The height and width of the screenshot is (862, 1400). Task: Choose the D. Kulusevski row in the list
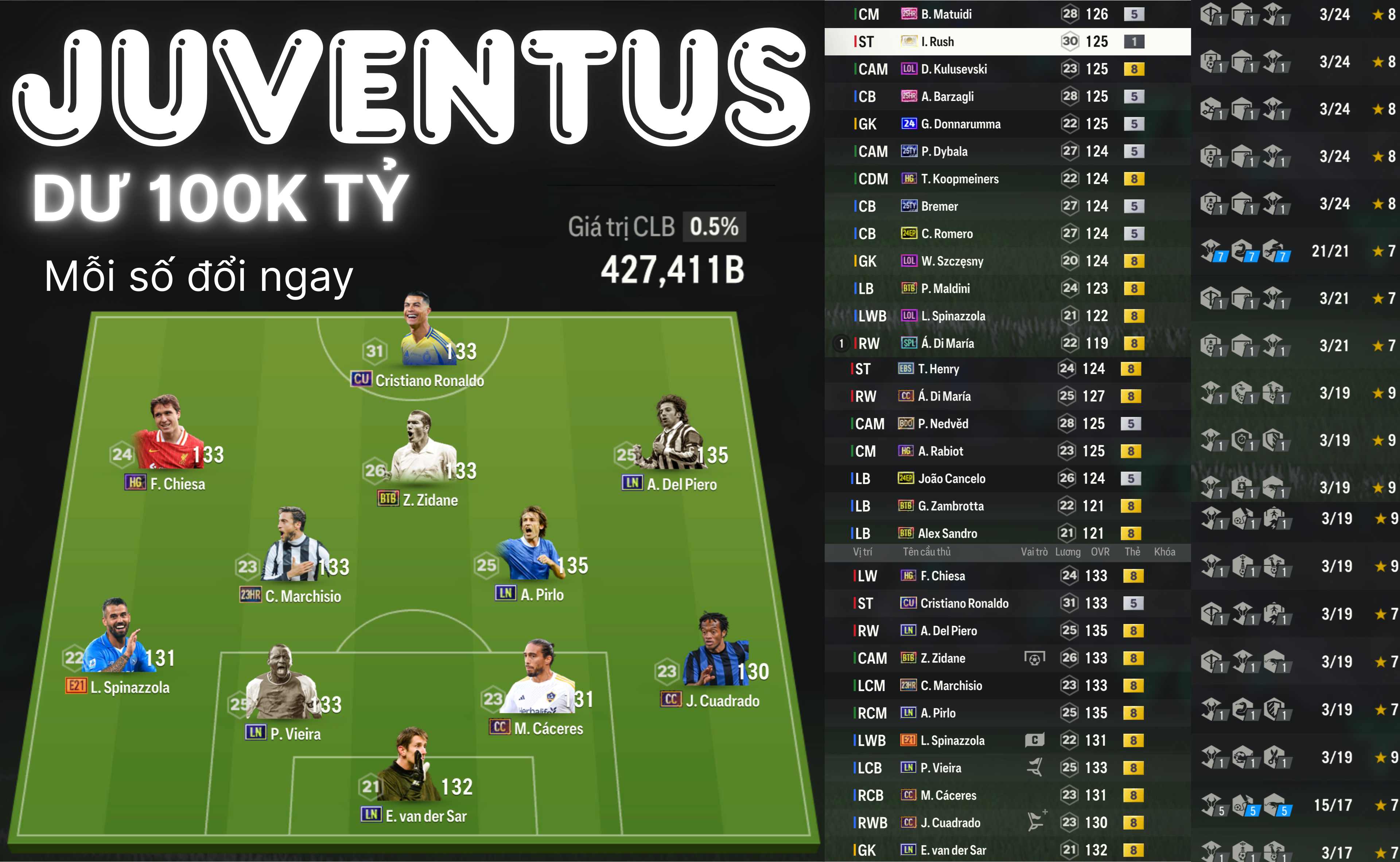1007,69
